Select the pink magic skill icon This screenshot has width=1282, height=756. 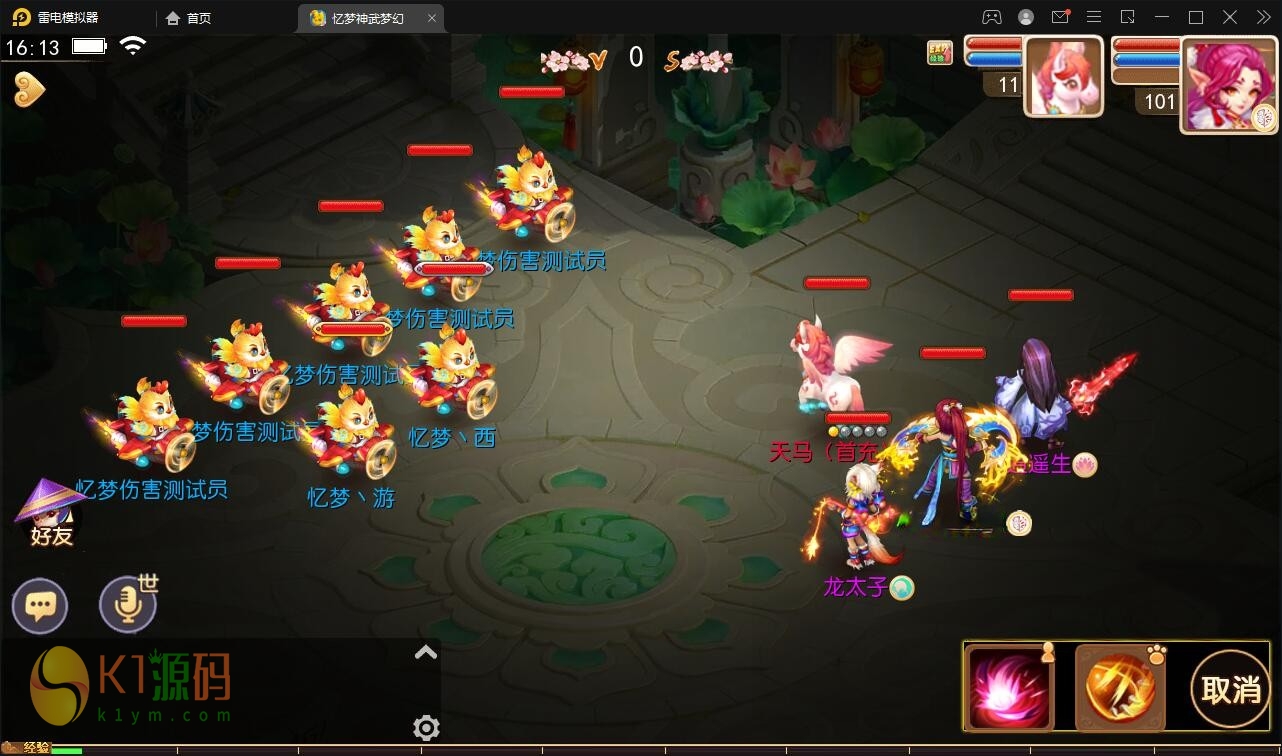(1009, 687)
